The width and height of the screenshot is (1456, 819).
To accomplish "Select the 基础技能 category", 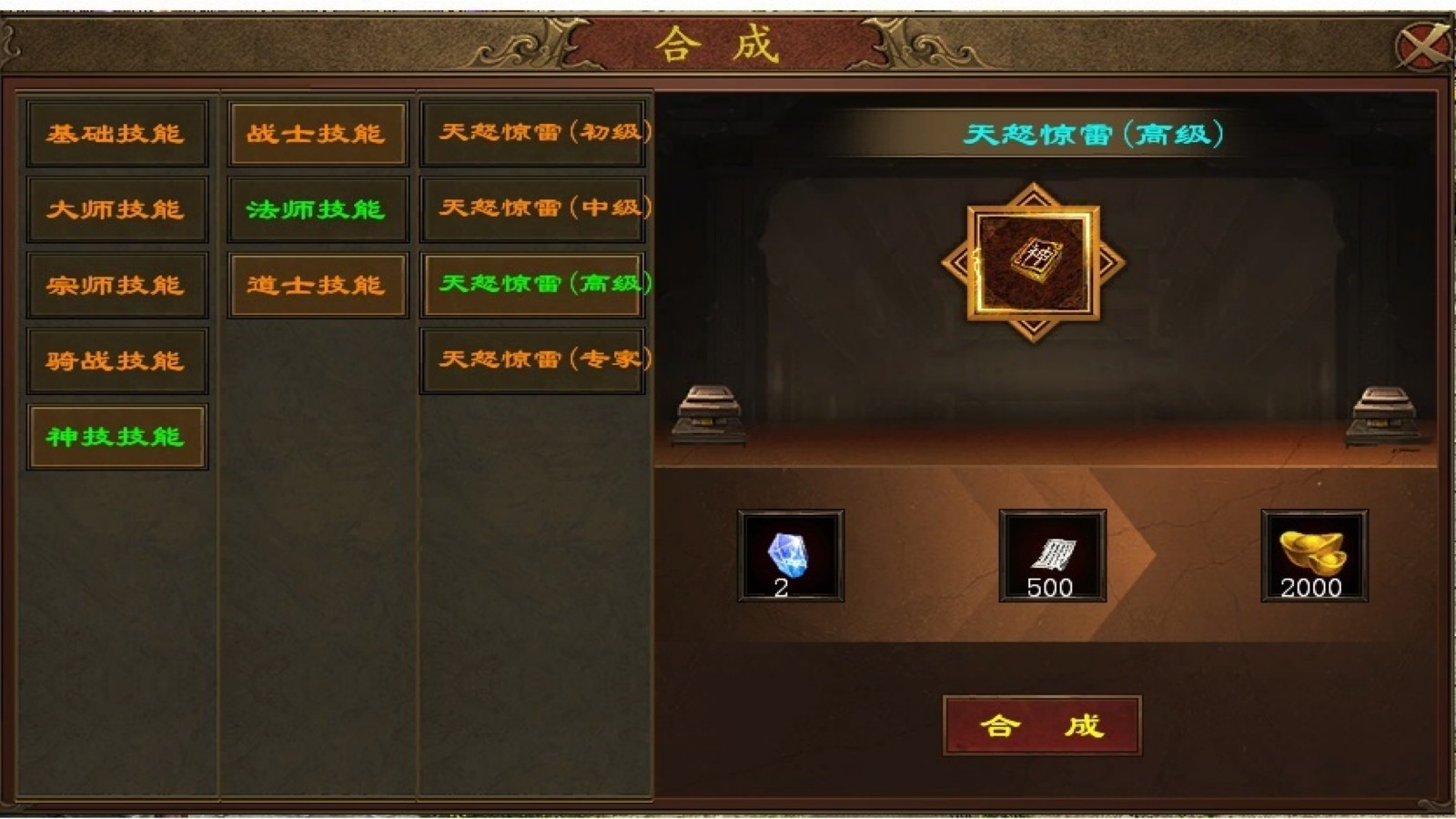I will pyautogui.click(x=117, y=132).
